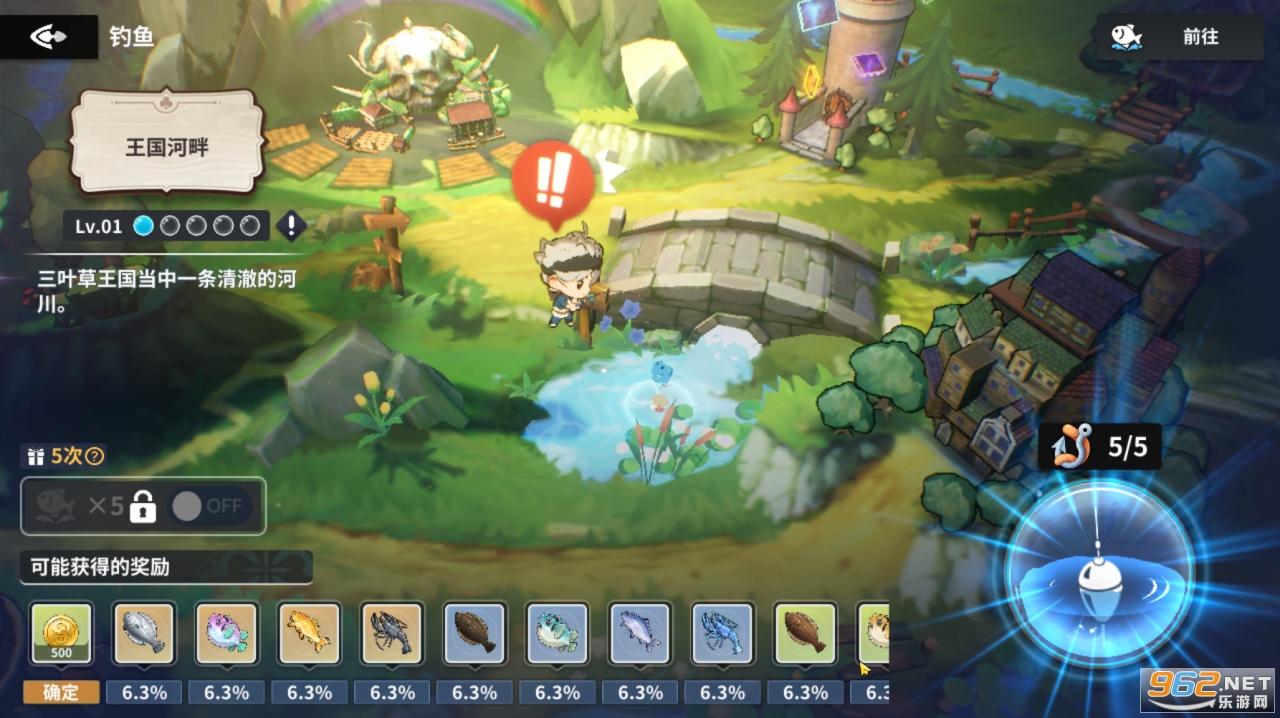Screen dimensions: 1280x718
Task: Select the gray fish reward on tan tile
Action: 144,633
